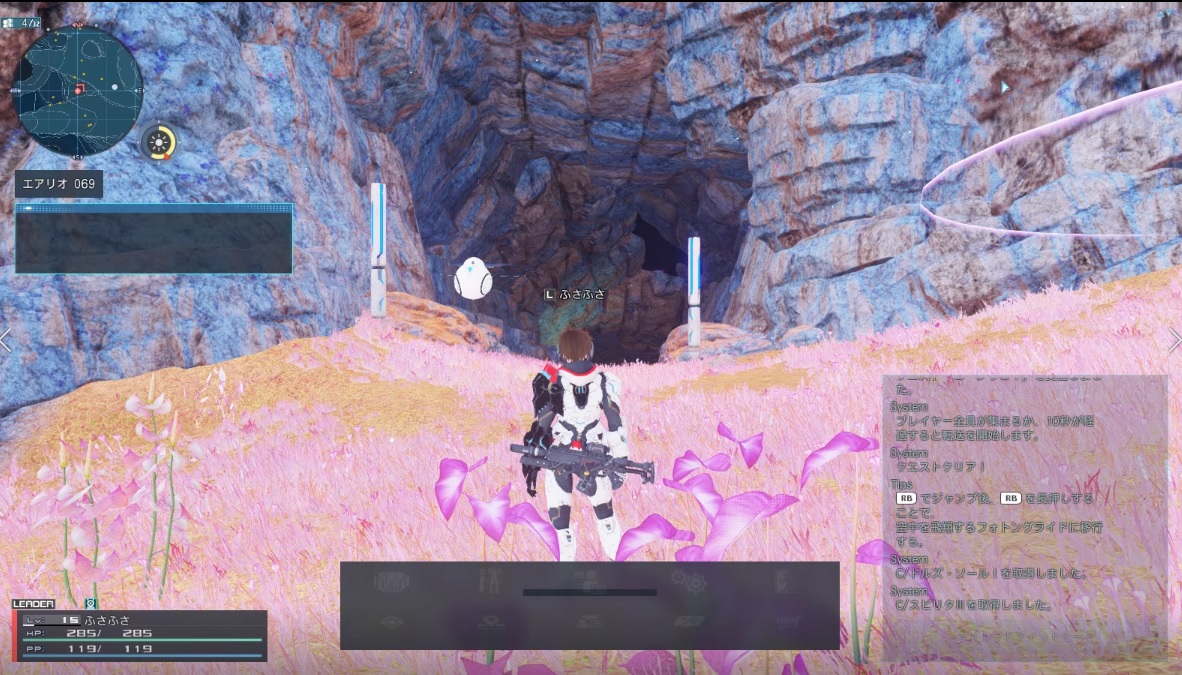Click the sun weather dial icon
The width and height of the screenshot is (1182, 675).
pos(158,144)
